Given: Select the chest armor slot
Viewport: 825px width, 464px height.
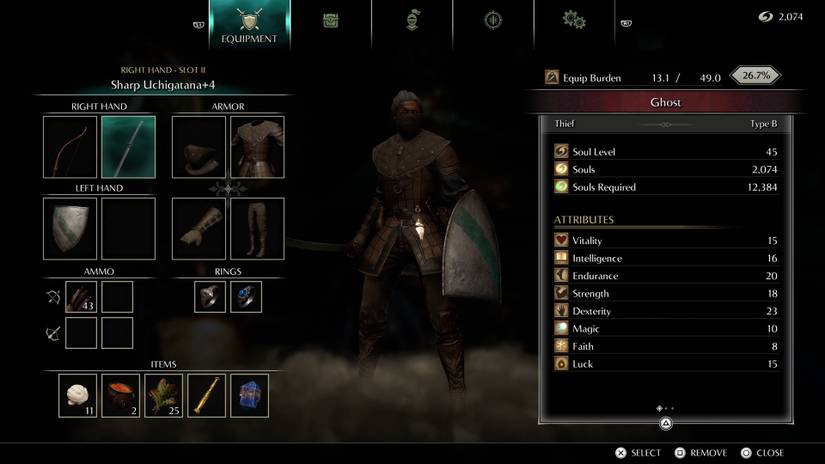Looking at the screenshot, I should click(257, 147).
